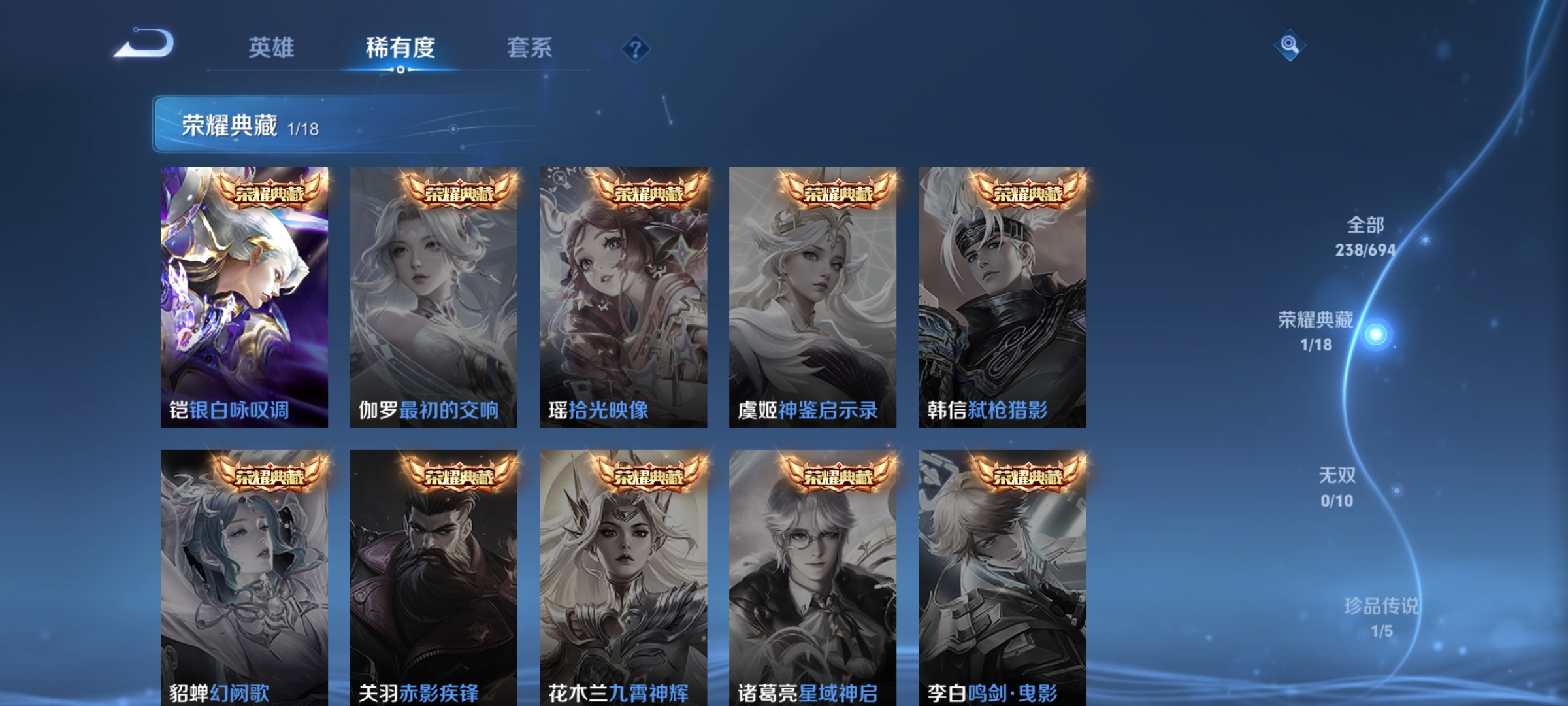The image size is (1568, 706).
Task: Select the 稀有度 tab
Action: [x=400, y=48]
